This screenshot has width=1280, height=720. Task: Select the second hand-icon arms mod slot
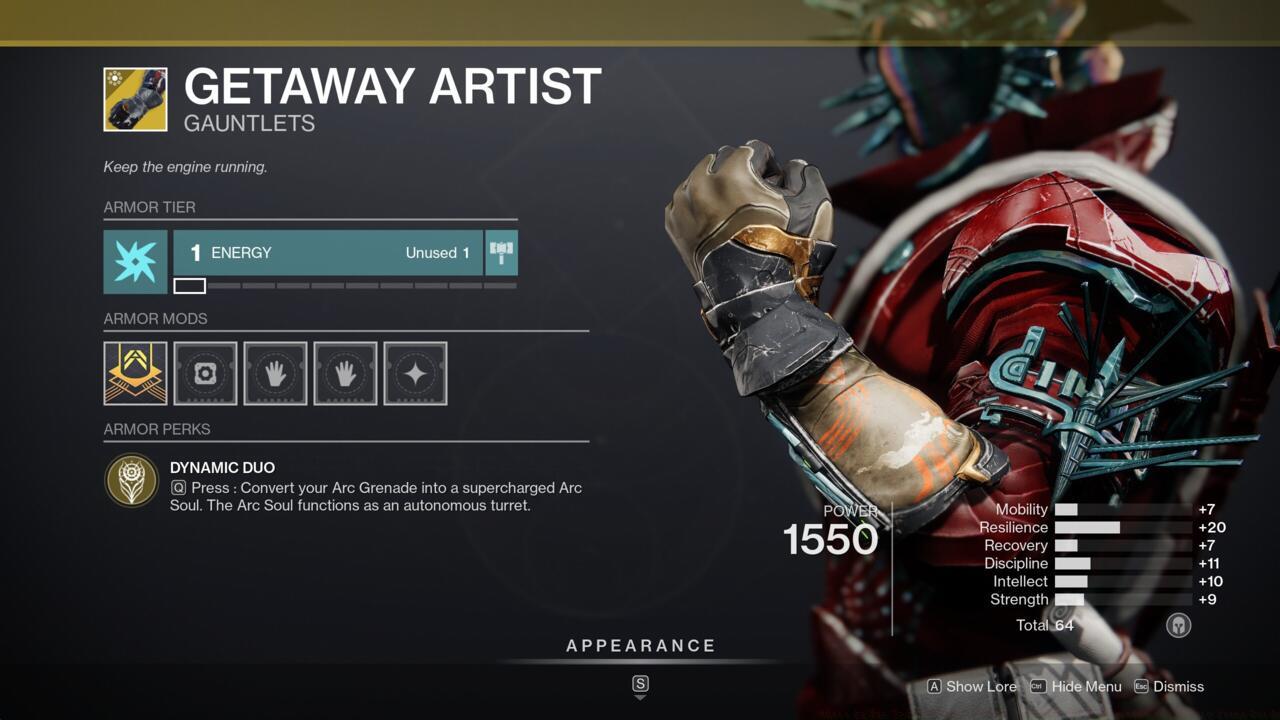click(x=344, y=373)
